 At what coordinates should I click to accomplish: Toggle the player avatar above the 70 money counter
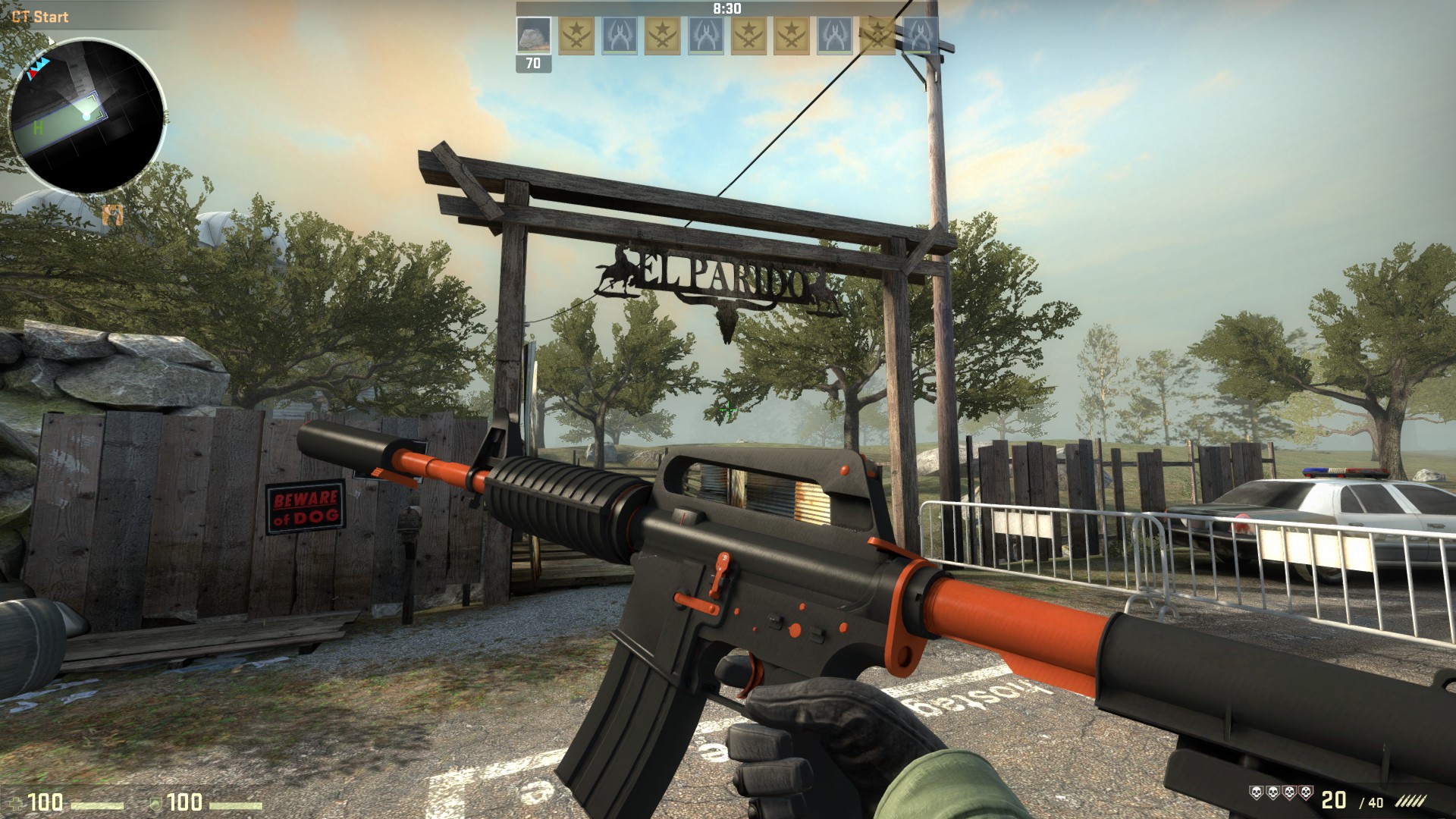point(535,36)
